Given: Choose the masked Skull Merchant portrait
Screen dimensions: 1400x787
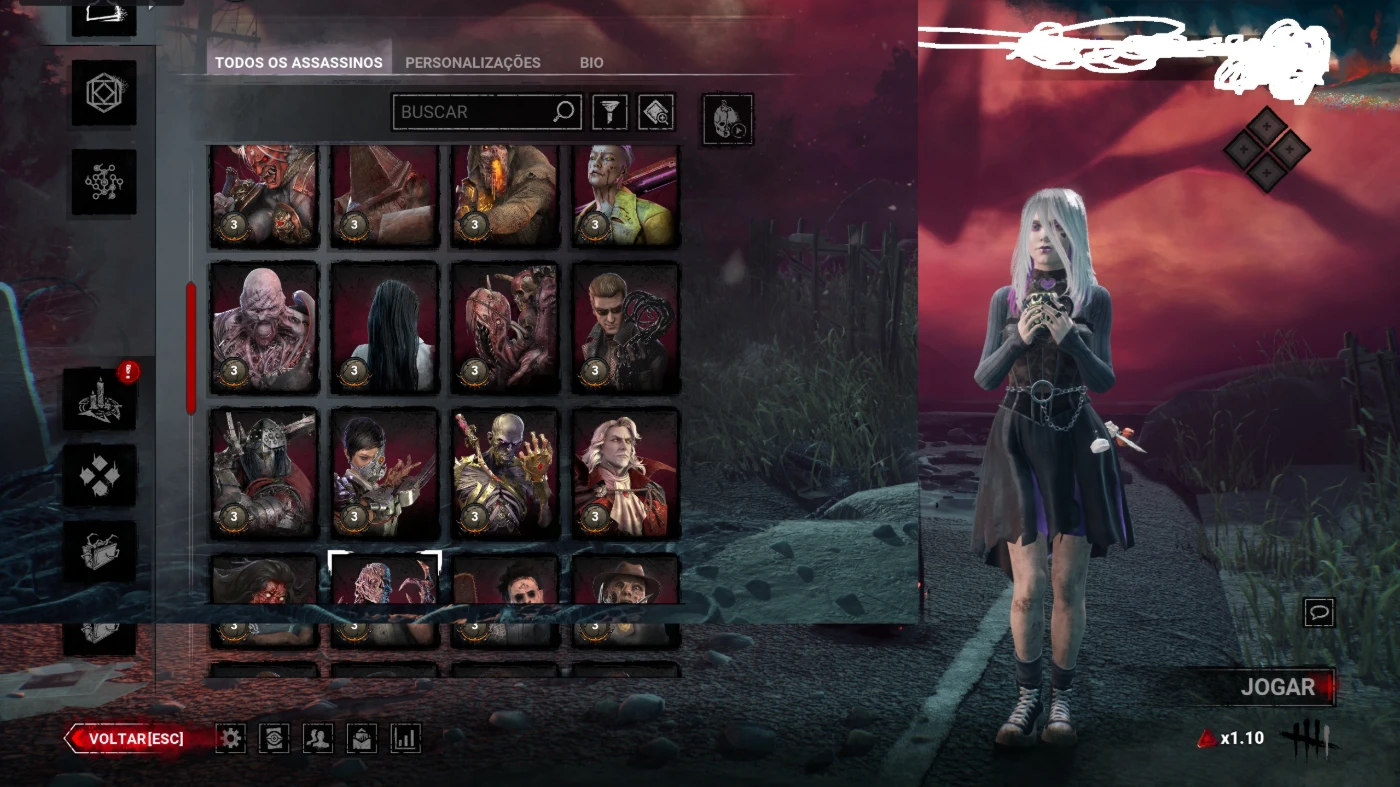Looking at the screenshot, I should click(385, 472).
